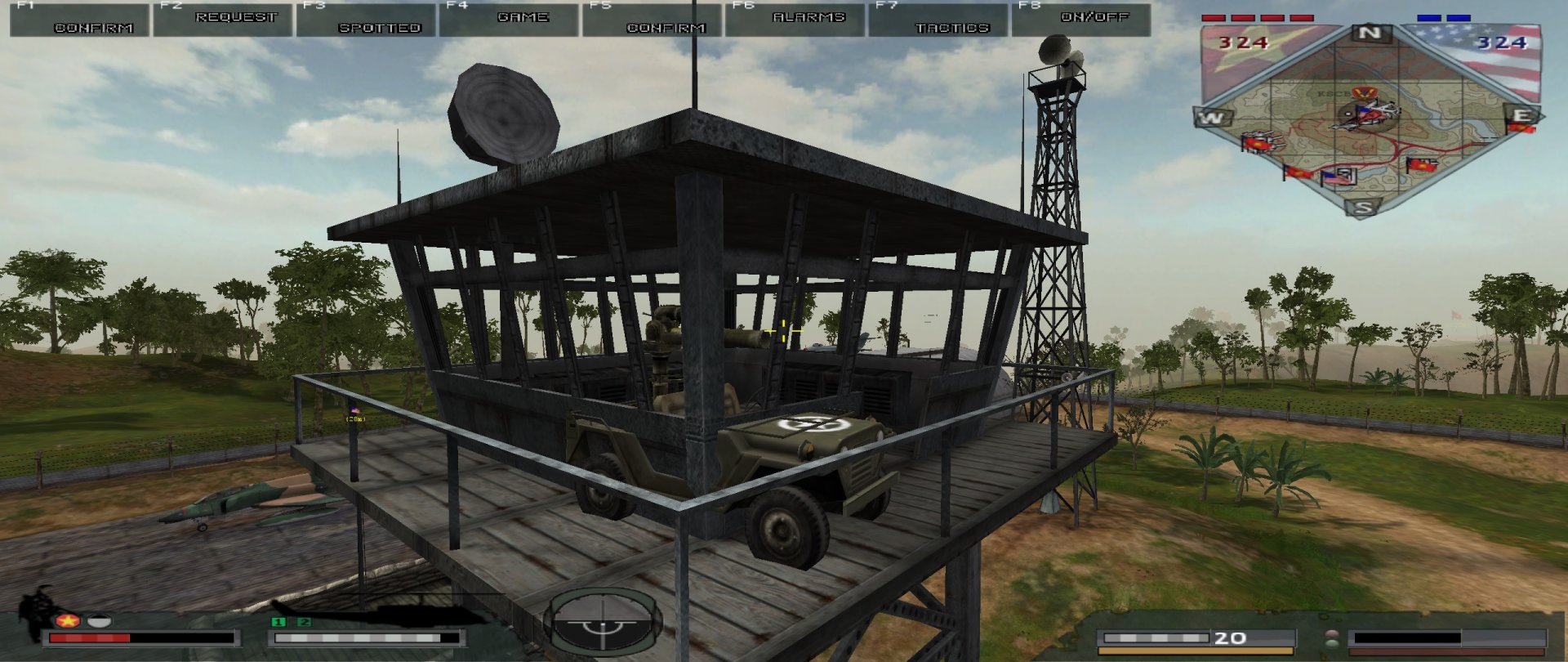Open the F2 Request radio menu

[222, 20]
